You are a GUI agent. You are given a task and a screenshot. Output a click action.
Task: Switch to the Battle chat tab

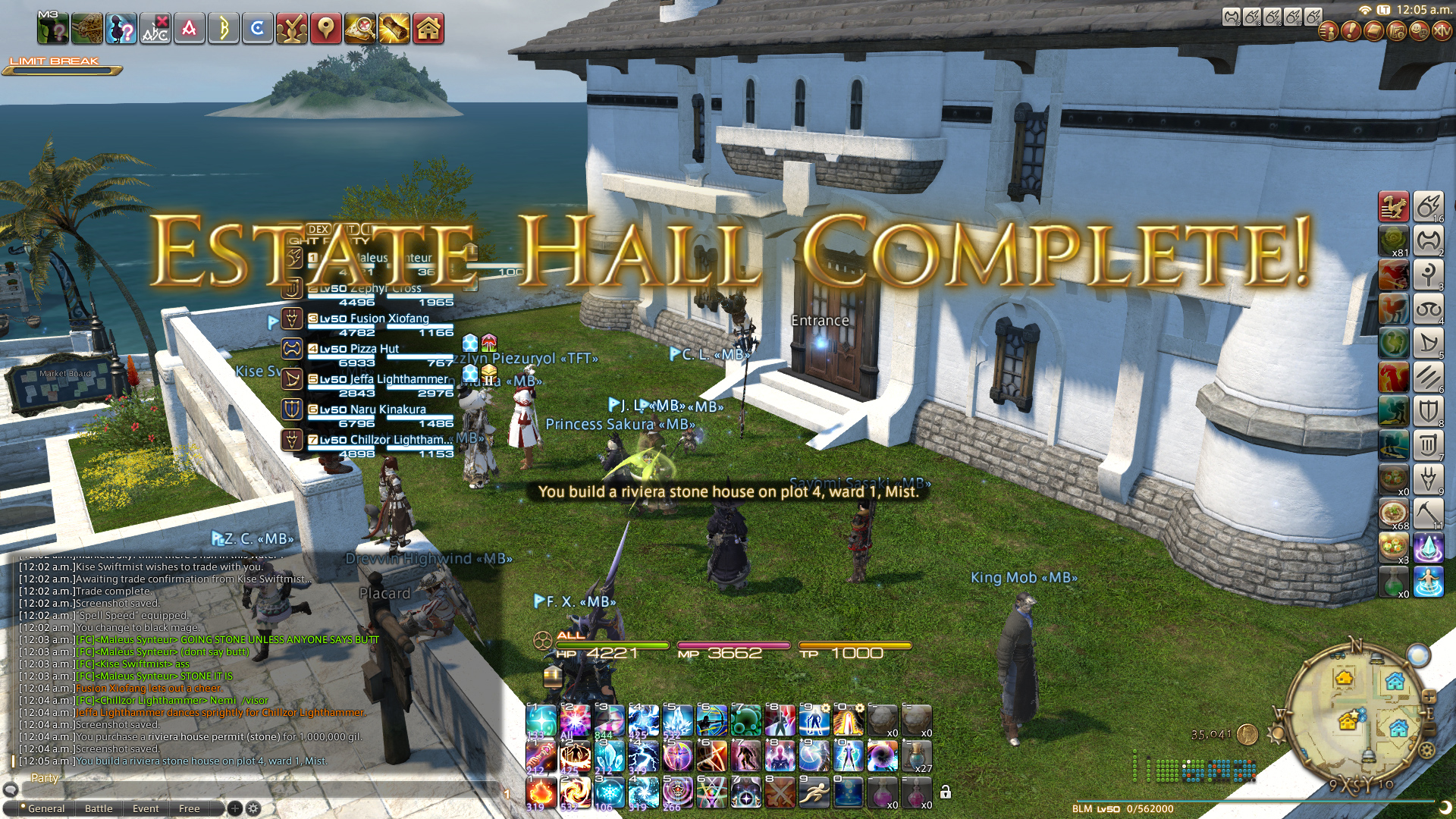99,808
